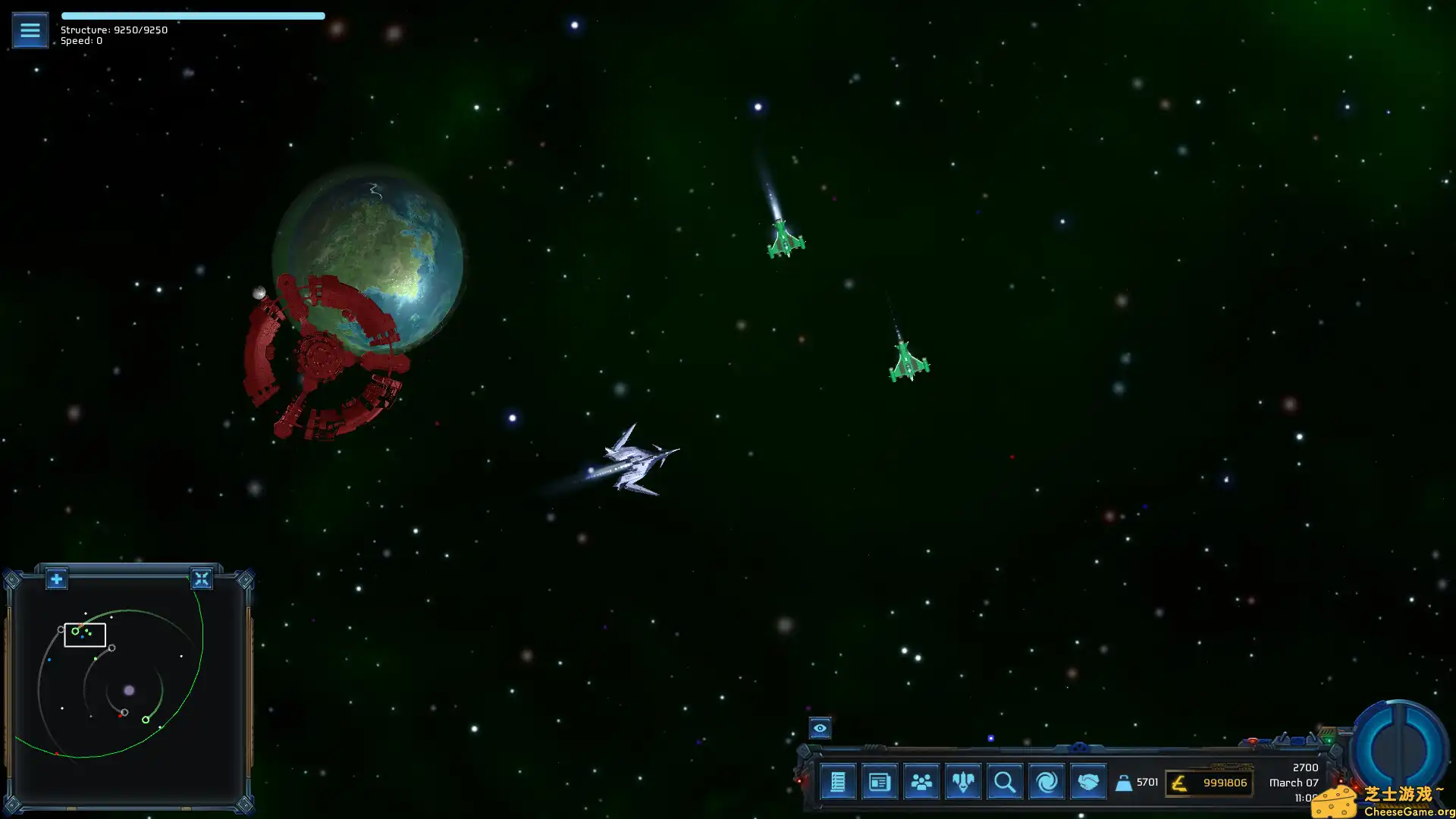Expand the minimap to fullscreen
The width and height of the screenshot is (1456, 819).
(202, 579)
